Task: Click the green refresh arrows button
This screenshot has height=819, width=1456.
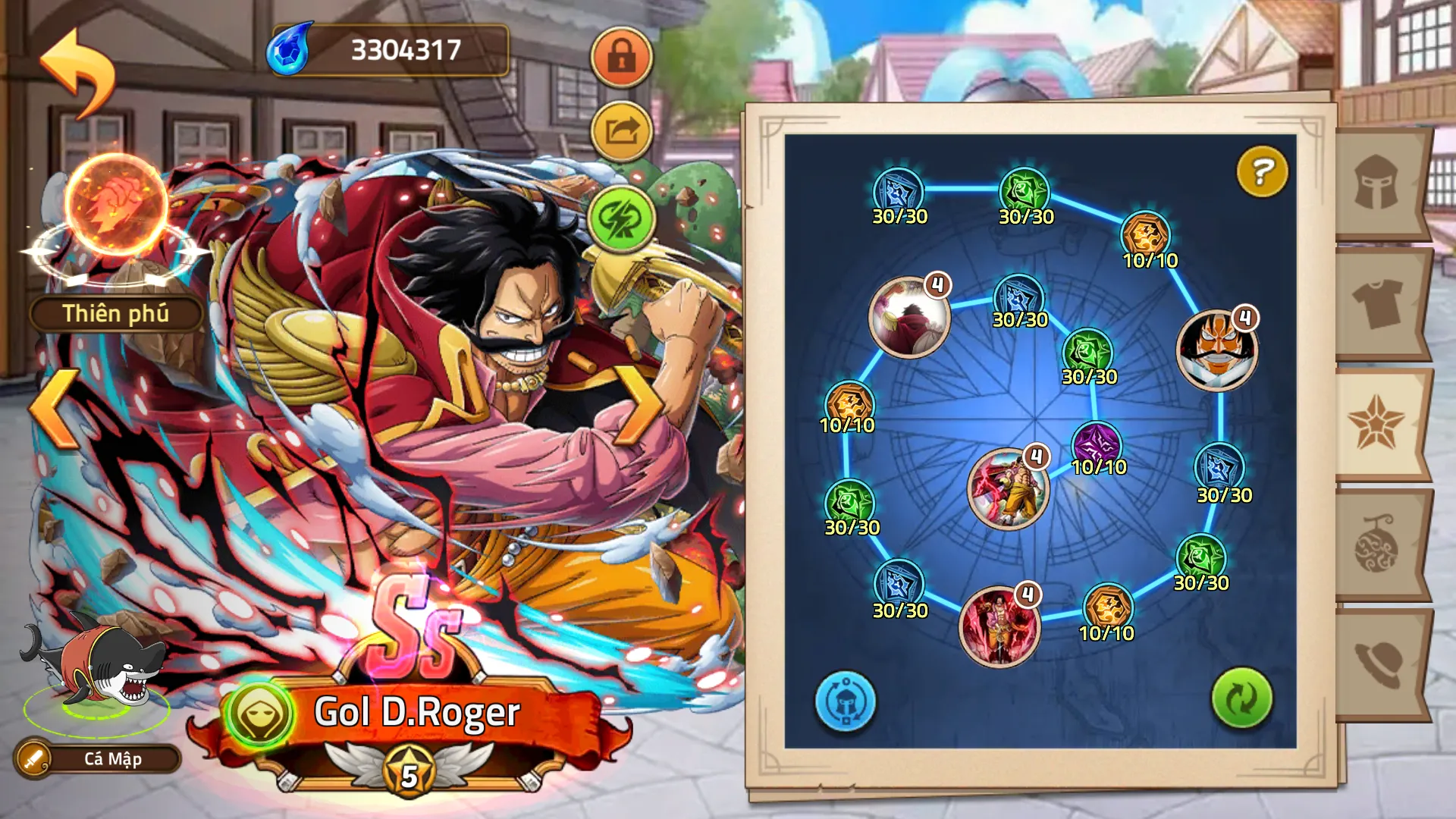Action: (1241, 698)
